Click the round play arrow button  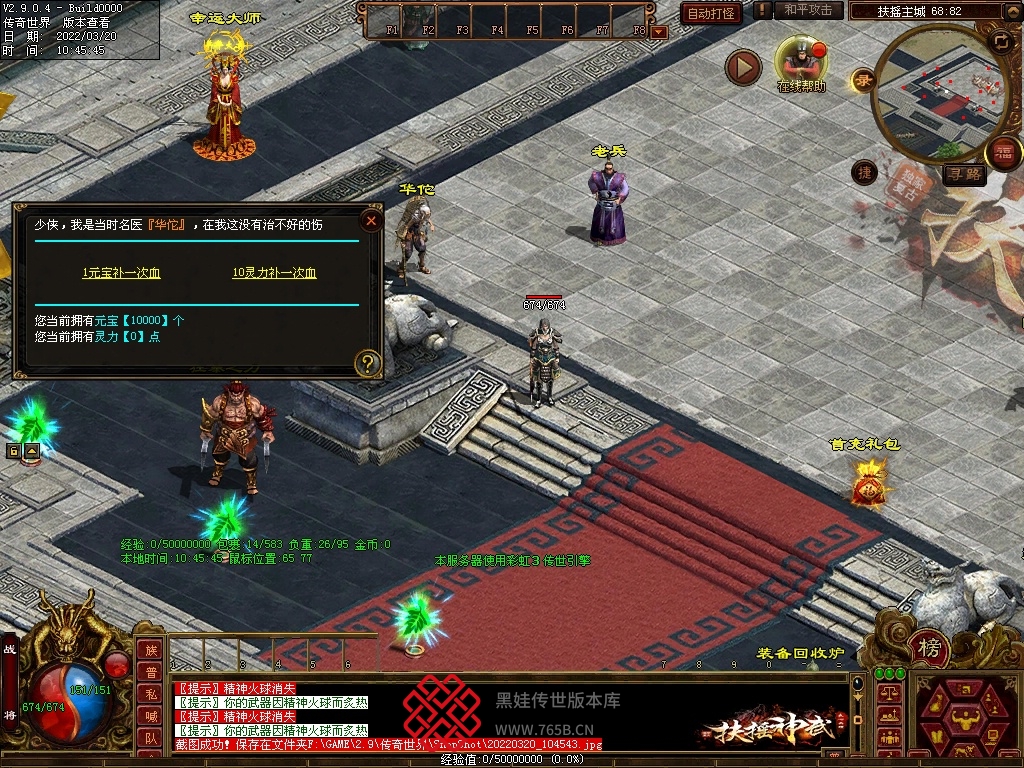pos(743,68)
